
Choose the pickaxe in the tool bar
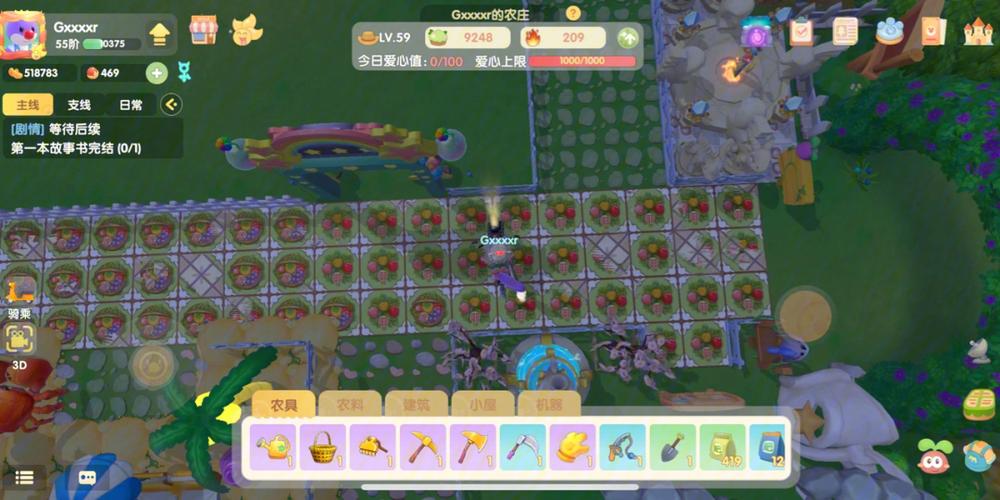coord(423,446)
